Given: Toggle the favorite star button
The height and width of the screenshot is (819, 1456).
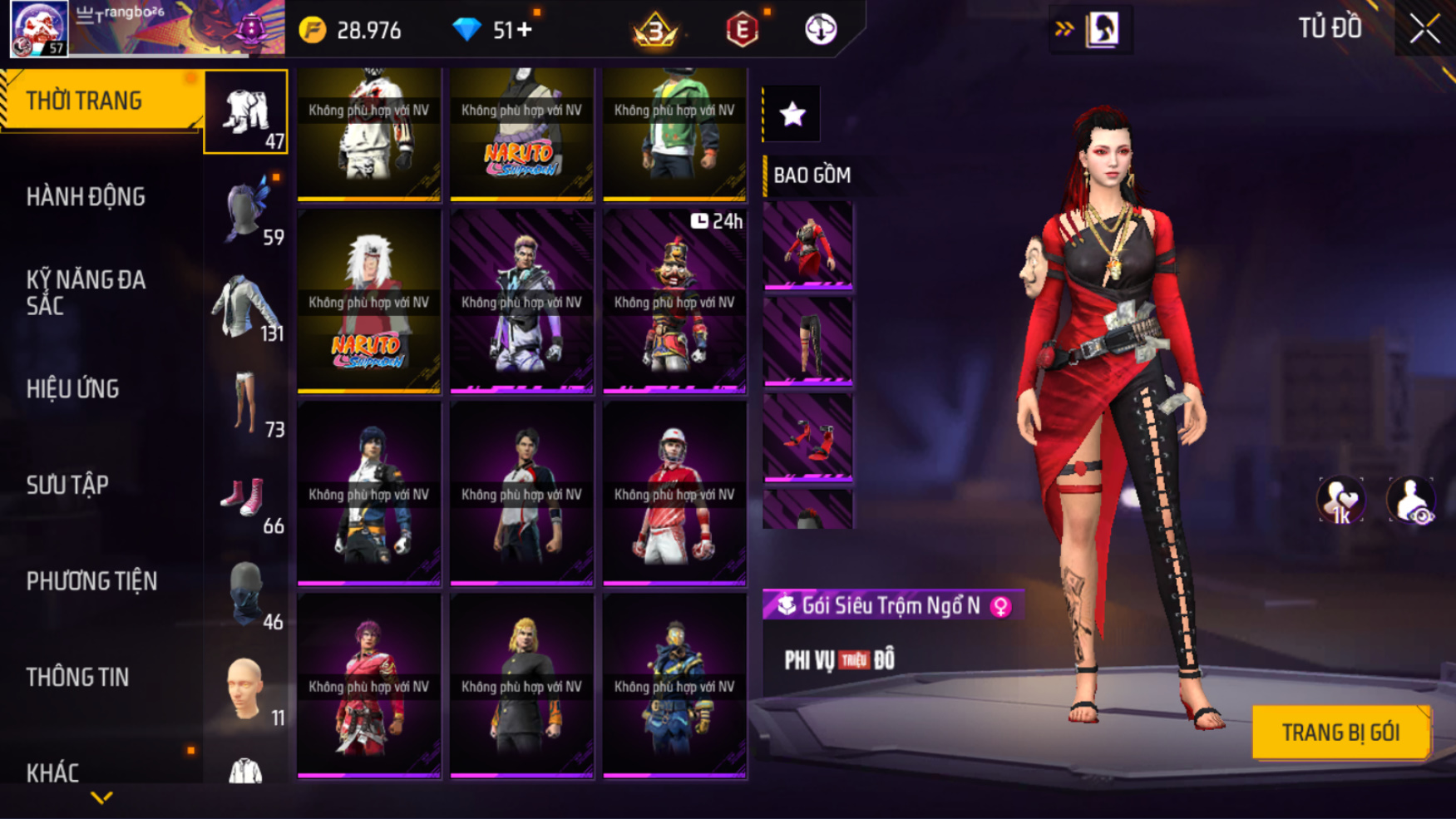Looking at the screenshot, I should 792,114.
